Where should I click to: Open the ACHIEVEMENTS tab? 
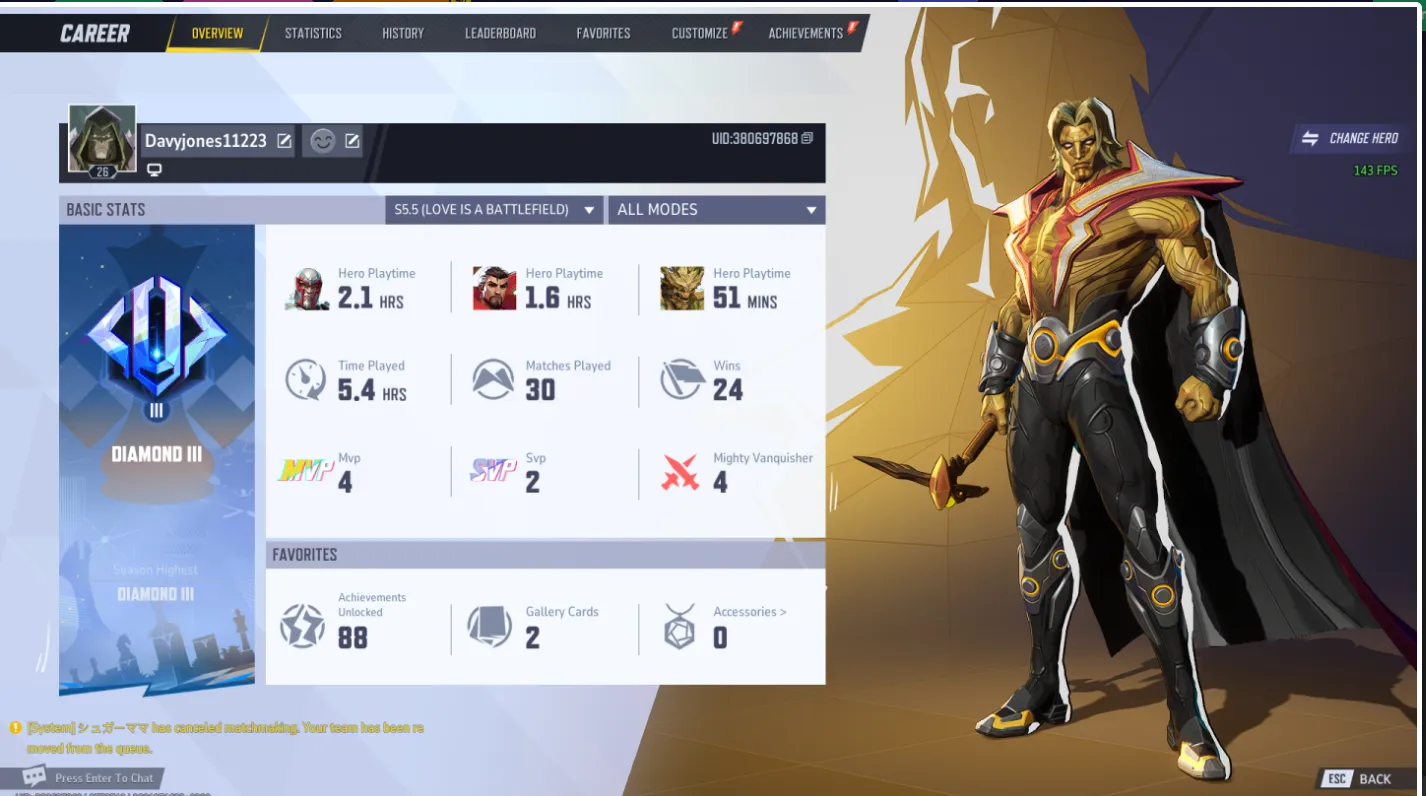coord(806,32)
